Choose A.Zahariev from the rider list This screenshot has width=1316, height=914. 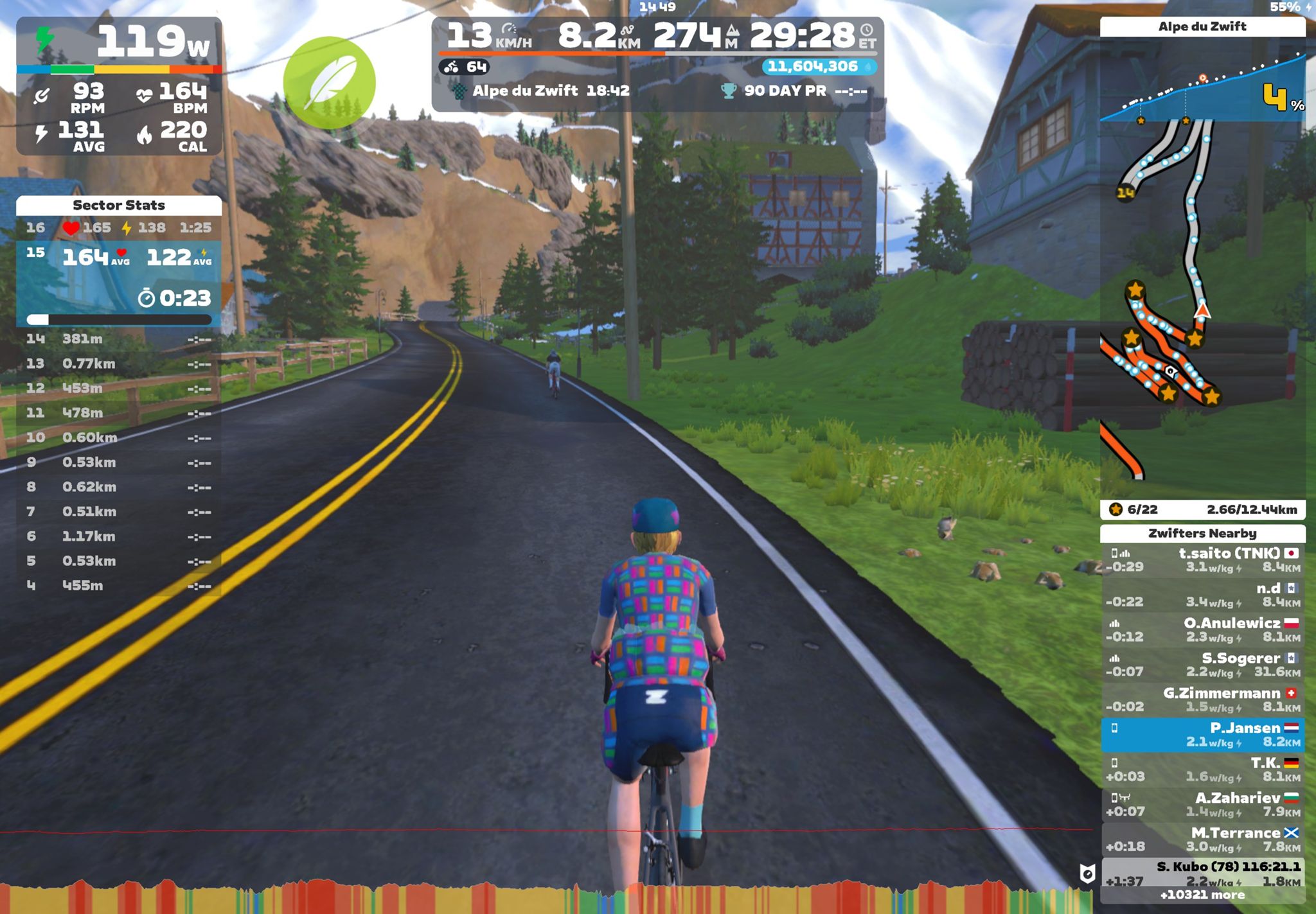tap(1203, 805)
